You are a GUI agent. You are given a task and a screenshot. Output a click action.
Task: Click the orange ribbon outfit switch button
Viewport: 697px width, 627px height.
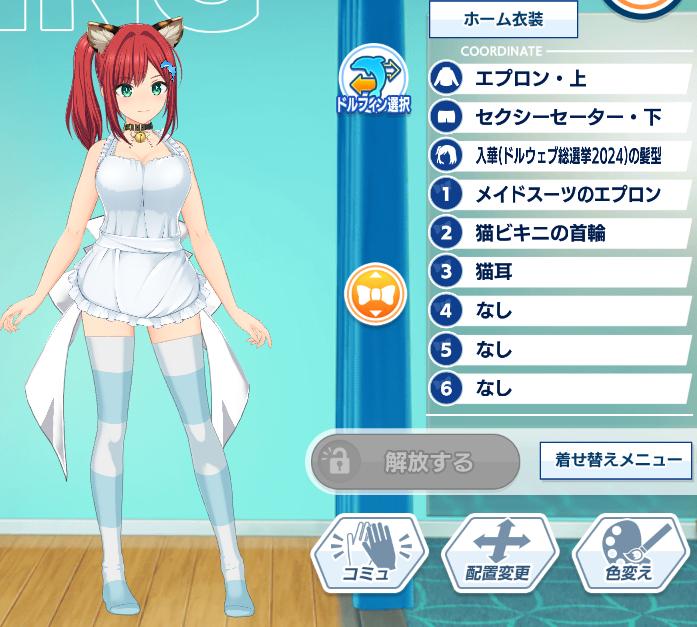click(374, 295)
